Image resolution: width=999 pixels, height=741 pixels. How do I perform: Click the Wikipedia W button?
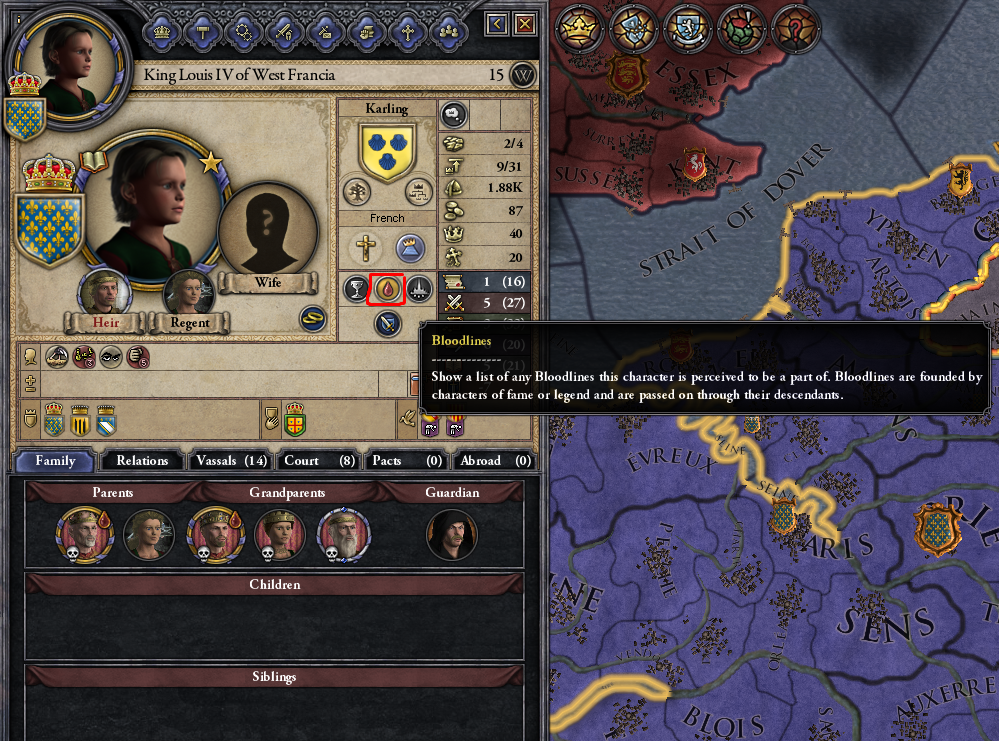pos(523,75)
